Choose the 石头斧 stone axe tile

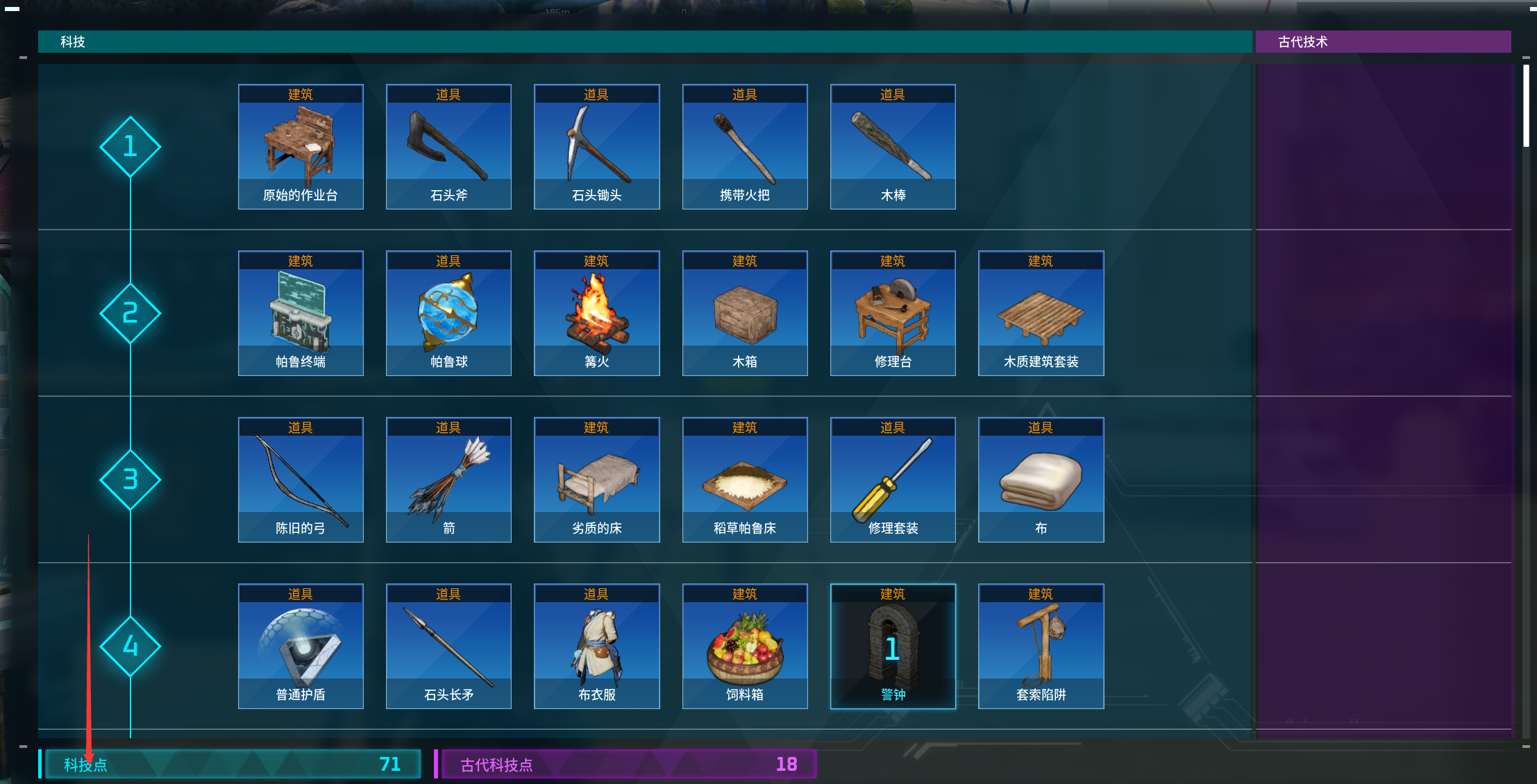pos(448,147)
